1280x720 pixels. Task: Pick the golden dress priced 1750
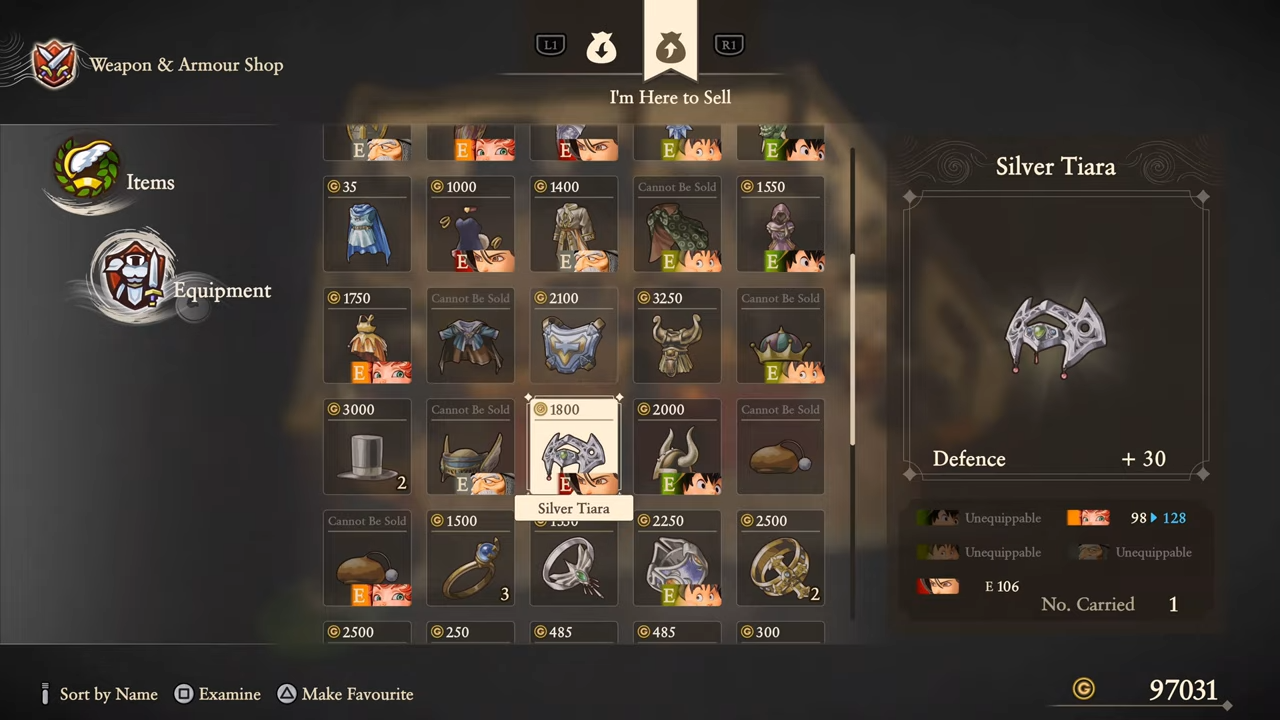(x=367, y=336)
